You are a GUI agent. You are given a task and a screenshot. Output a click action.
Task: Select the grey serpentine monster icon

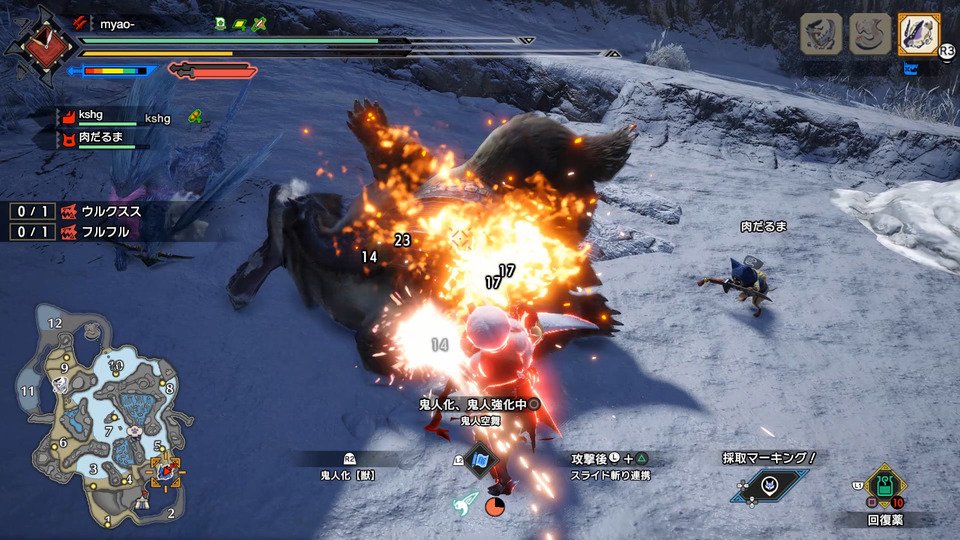(x=870, y=34)
